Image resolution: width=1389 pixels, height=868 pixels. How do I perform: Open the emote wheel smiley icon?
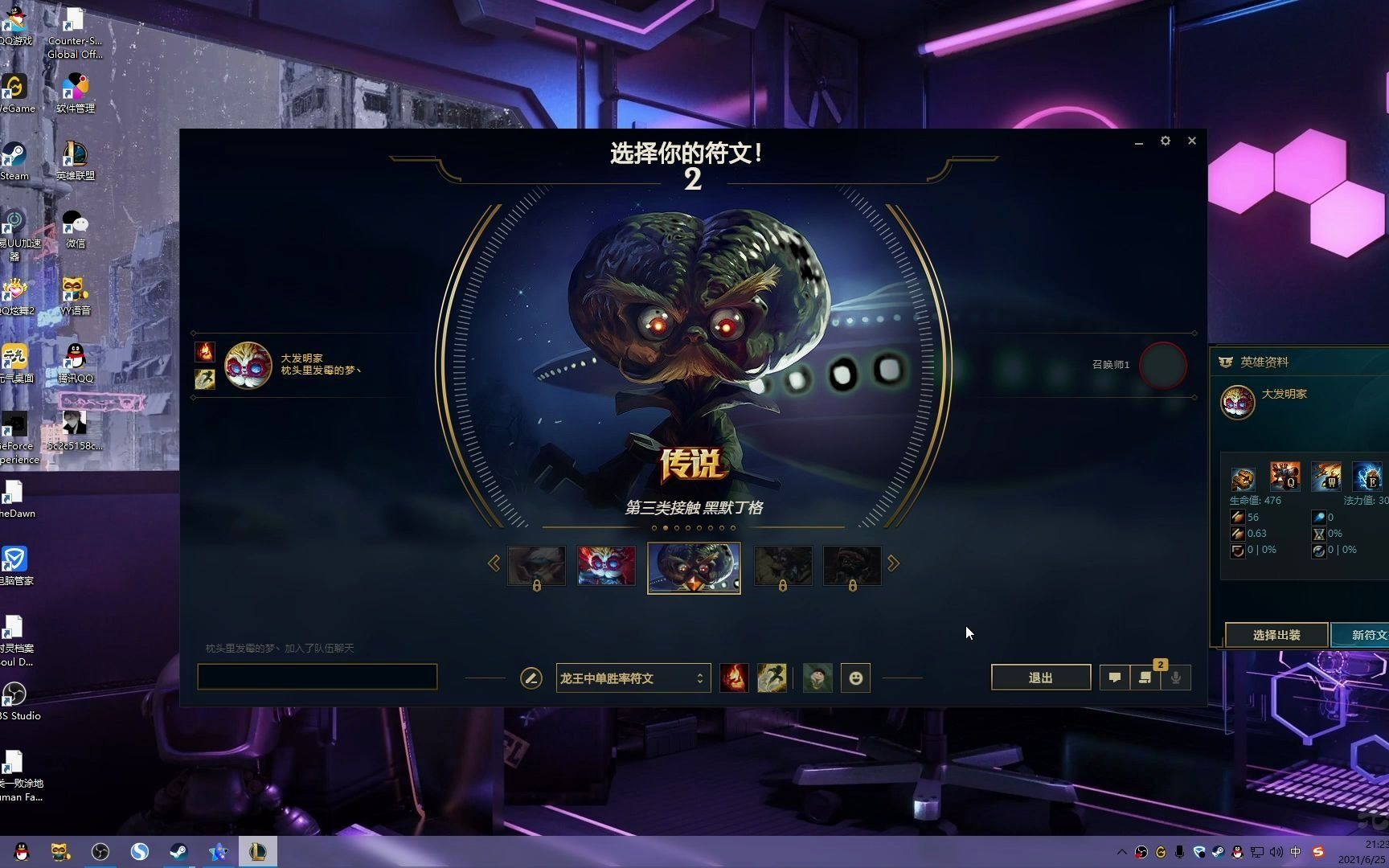pos(855,678)
